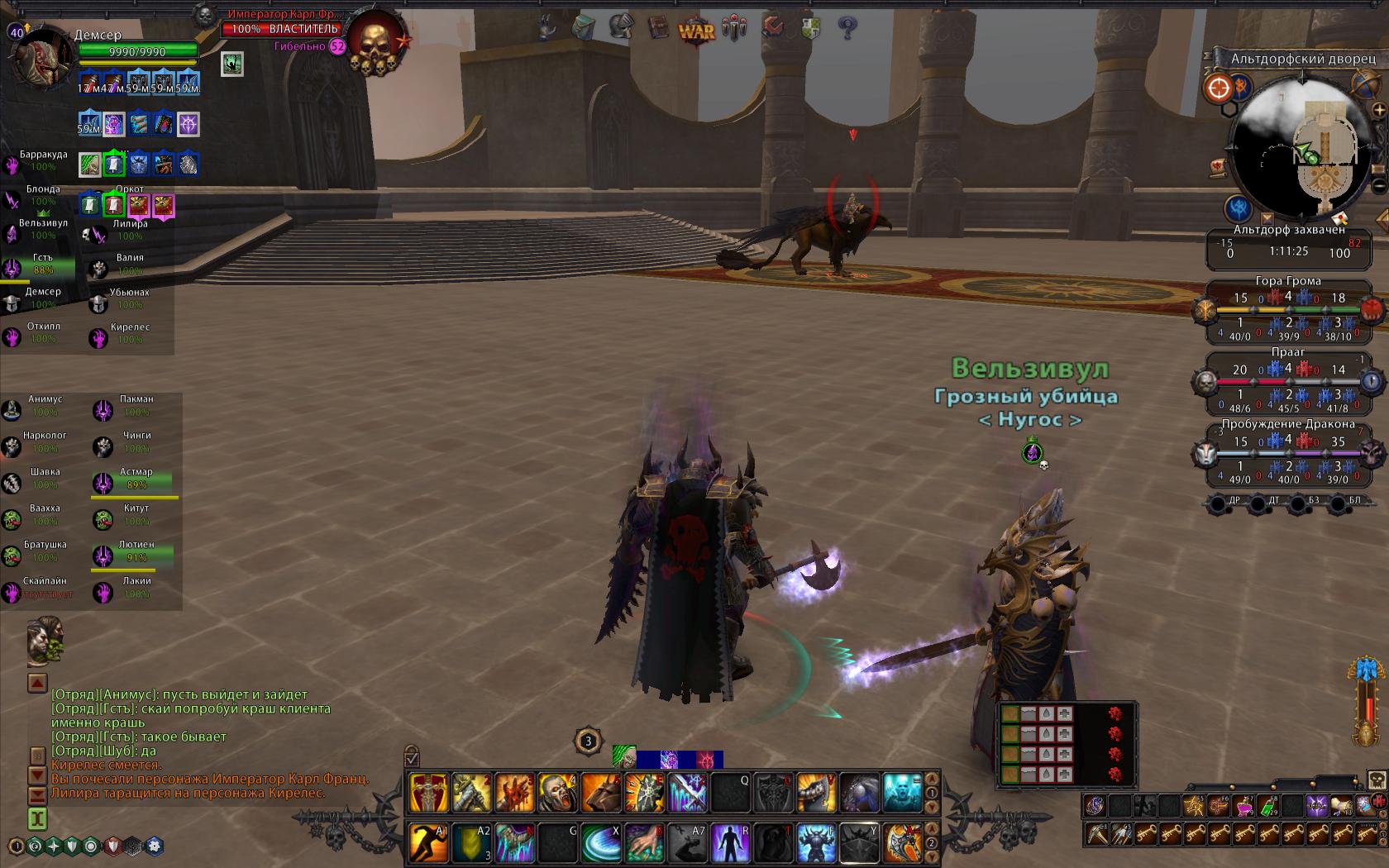Select warband member Астмар
1389x868 pixels.
pyautogui.click(x=135, y=478)
